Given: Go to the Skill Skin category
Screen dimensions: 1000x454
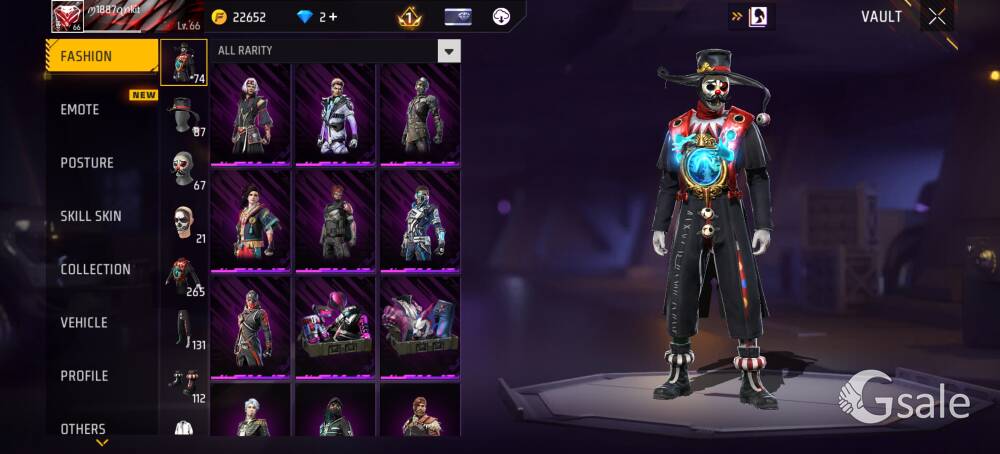Looking at the screenshot, I should [91, 216].
